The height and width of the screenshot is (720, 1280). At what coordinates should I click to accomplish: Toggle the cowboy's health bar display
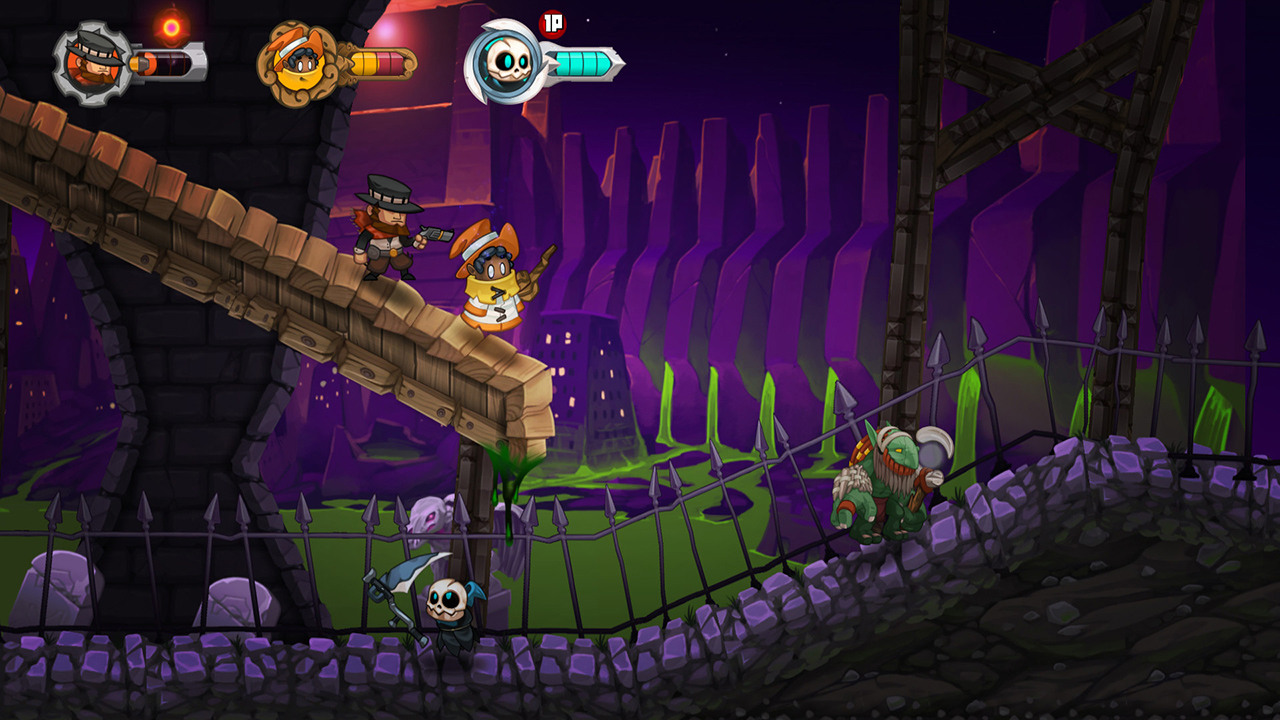click(170, 66)
